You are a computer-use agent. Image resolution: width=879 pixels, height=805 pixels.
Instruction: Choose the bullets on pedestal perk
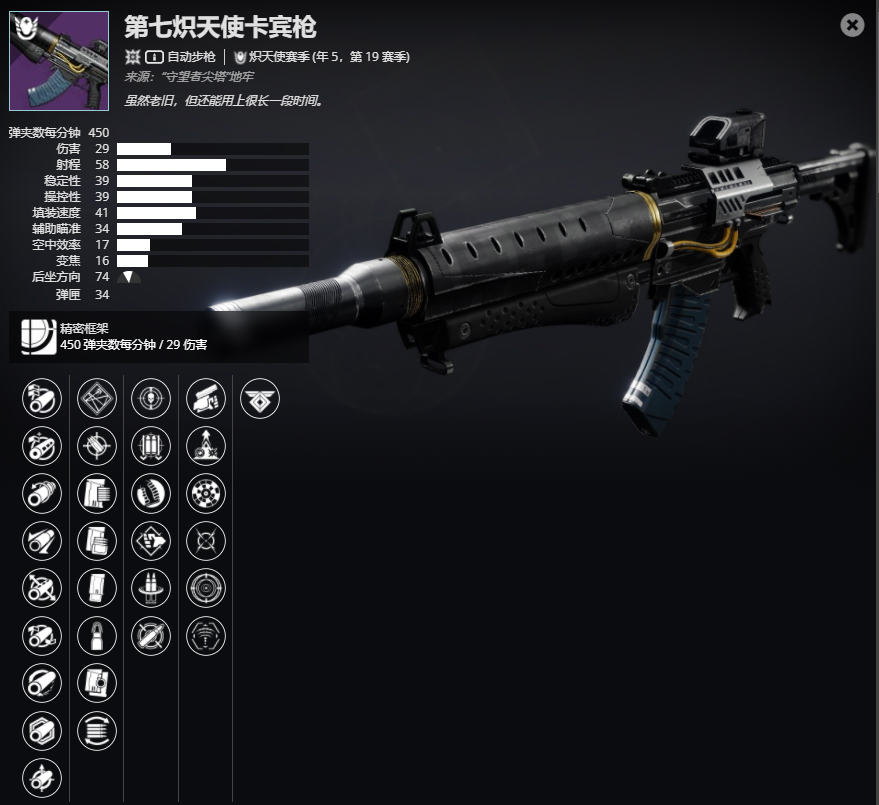[151, 589]
